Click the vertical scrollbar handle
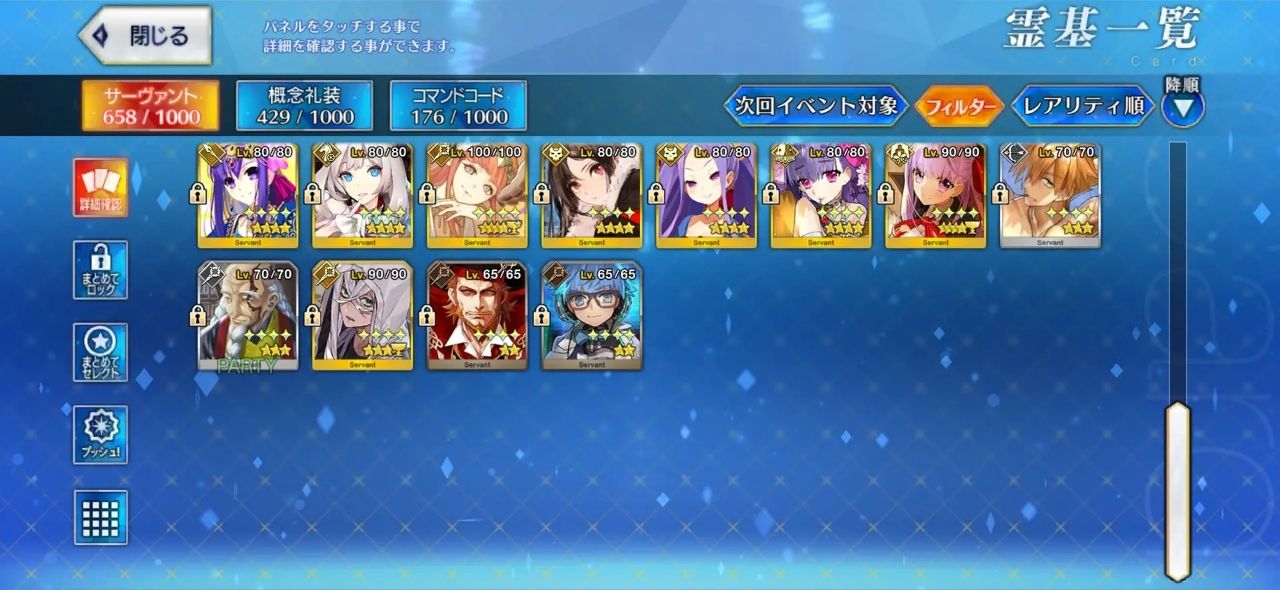 pyautogui.click(x=1178, y=490)
